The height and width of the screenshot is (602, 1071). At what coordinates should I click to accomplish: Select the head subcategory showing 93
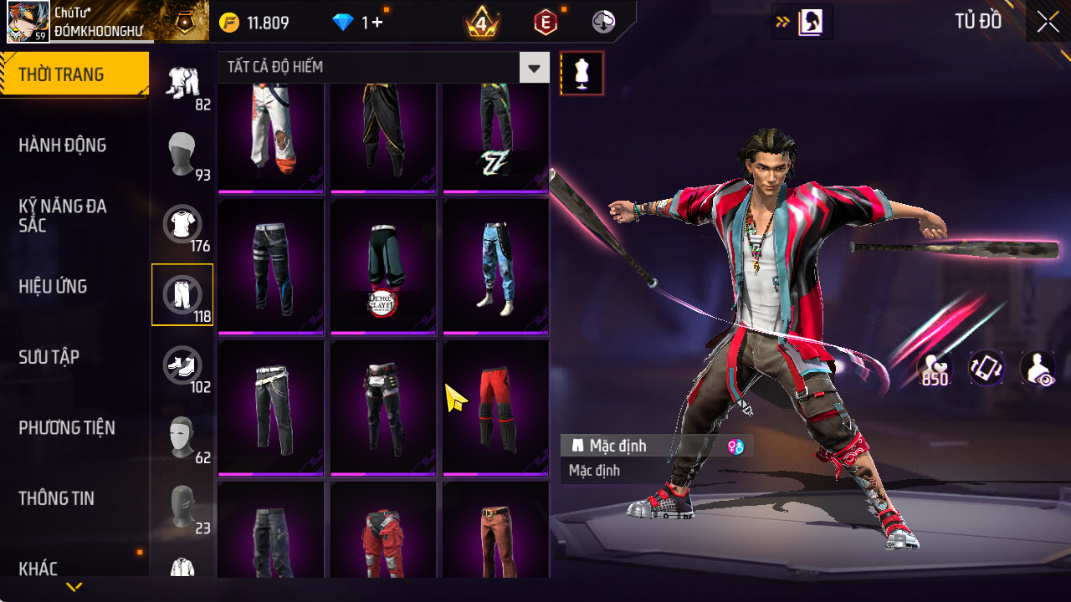[x=182, y=154]
